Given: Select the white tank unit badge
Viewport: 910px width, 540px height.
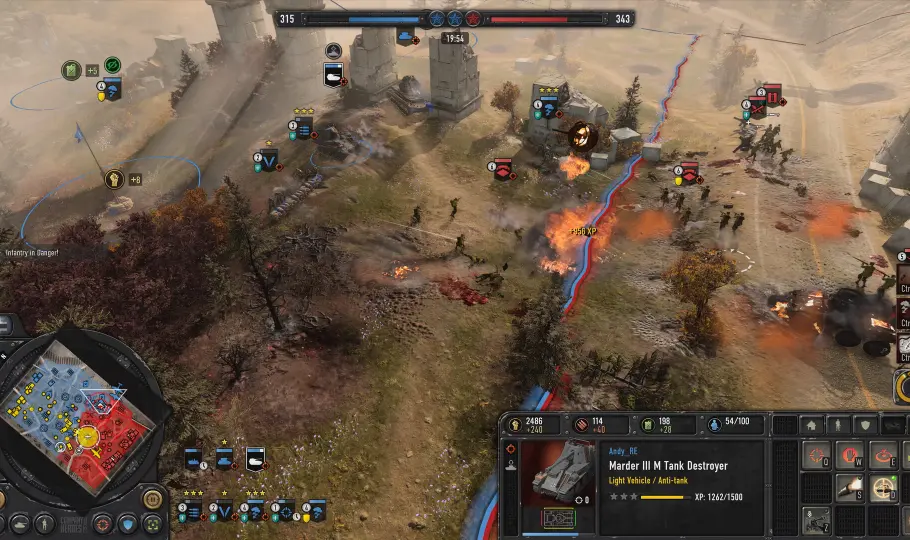Looking at the screenshot, I should tap(254, 458).
